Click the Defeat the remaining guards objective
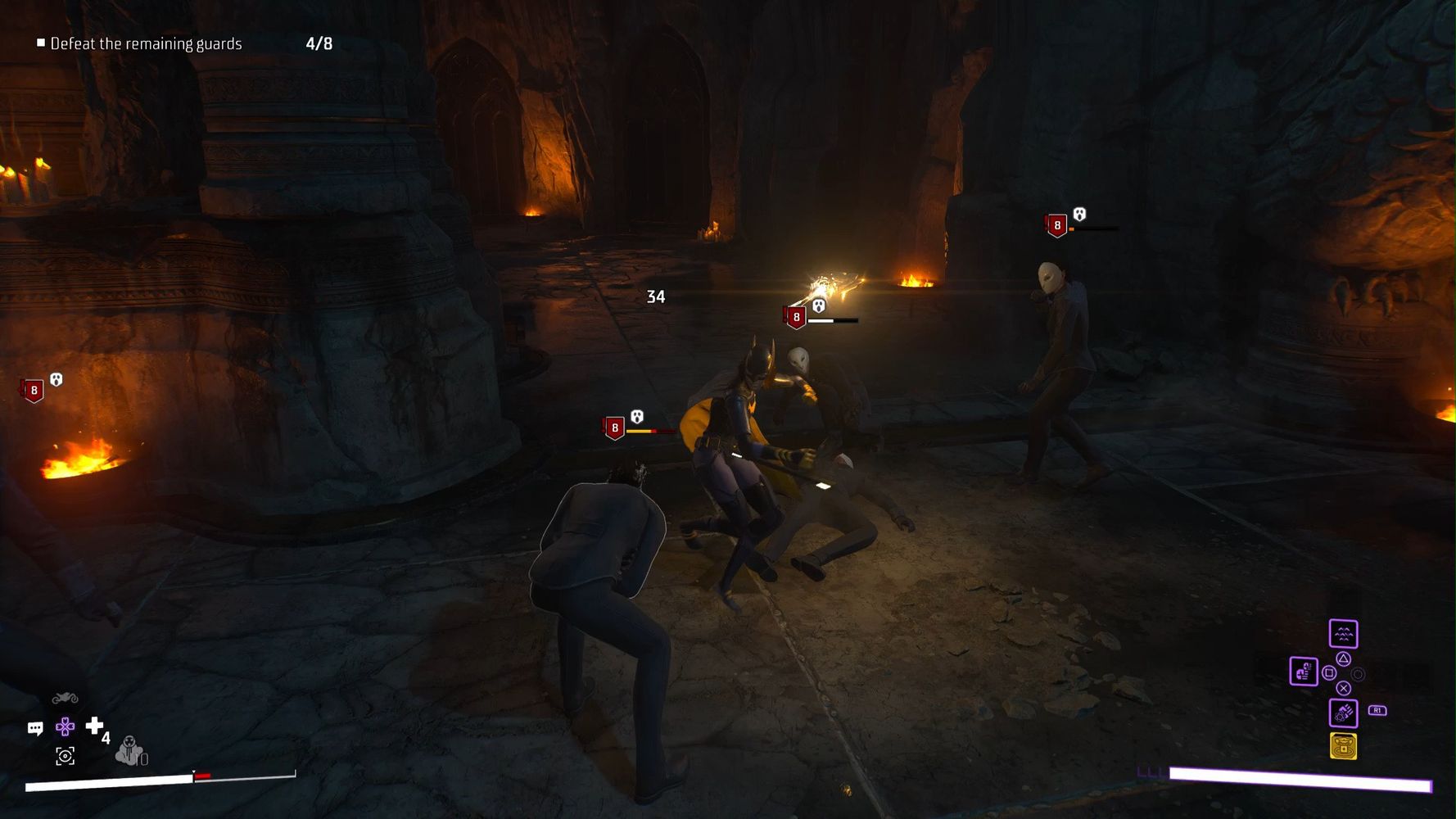Viewport: 1456px width, 819px height. 146,43
